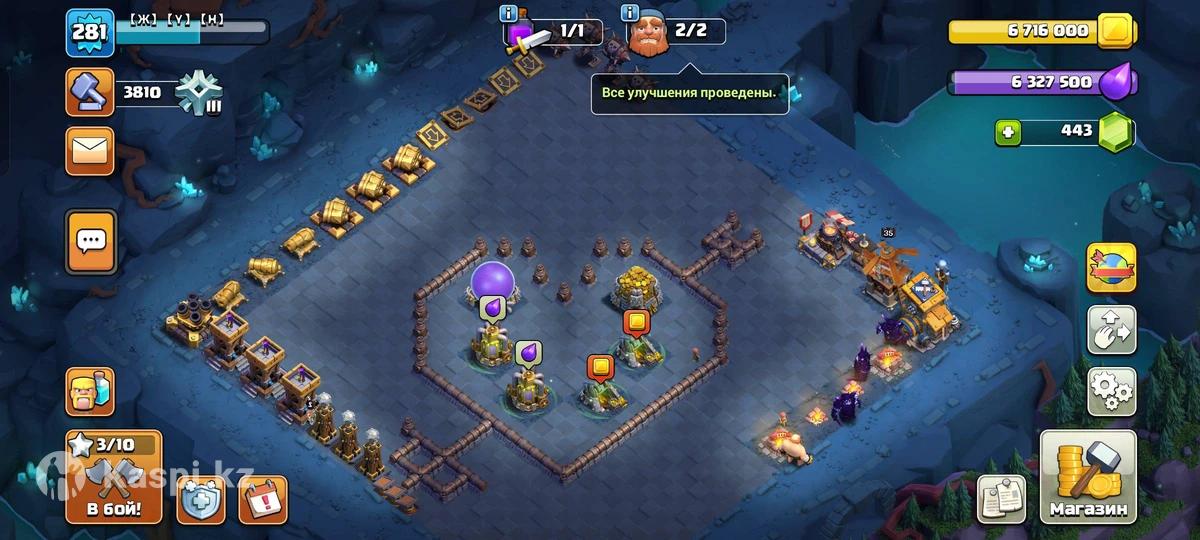Open the builder trophies hammer icon
This screenshot has width=1200, height=540.
pyautogui.click(x=90, y=93)
